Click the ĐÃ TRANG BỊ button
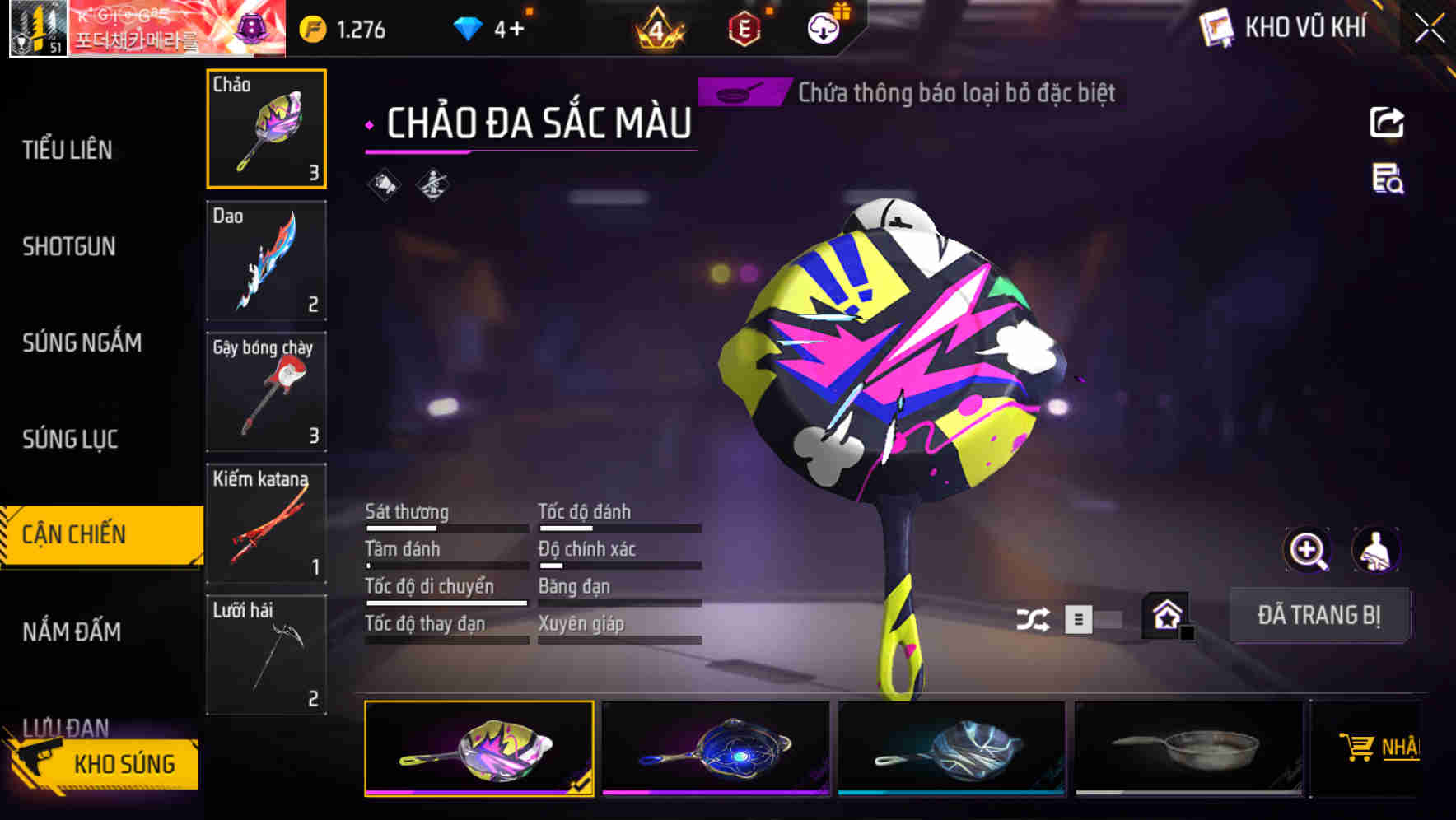Screen dimensions: 1456x820 pyautogui.click(x=1319, y=614)
